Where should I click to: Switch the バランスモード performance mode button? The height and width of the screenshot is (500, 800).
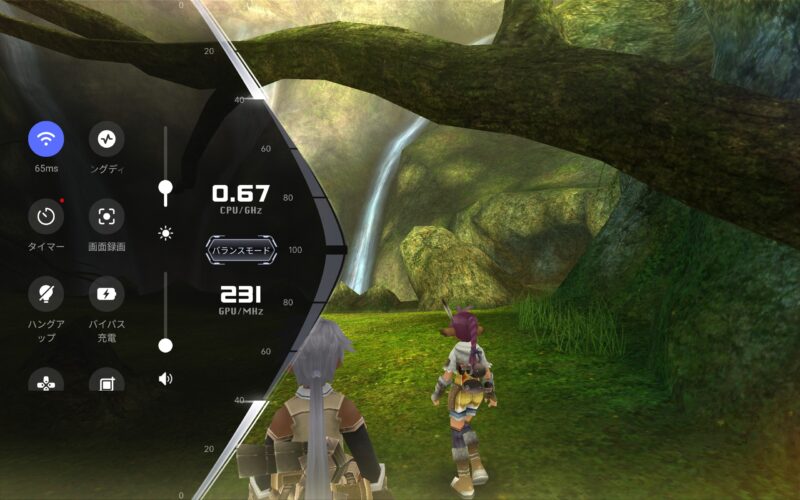240,250
